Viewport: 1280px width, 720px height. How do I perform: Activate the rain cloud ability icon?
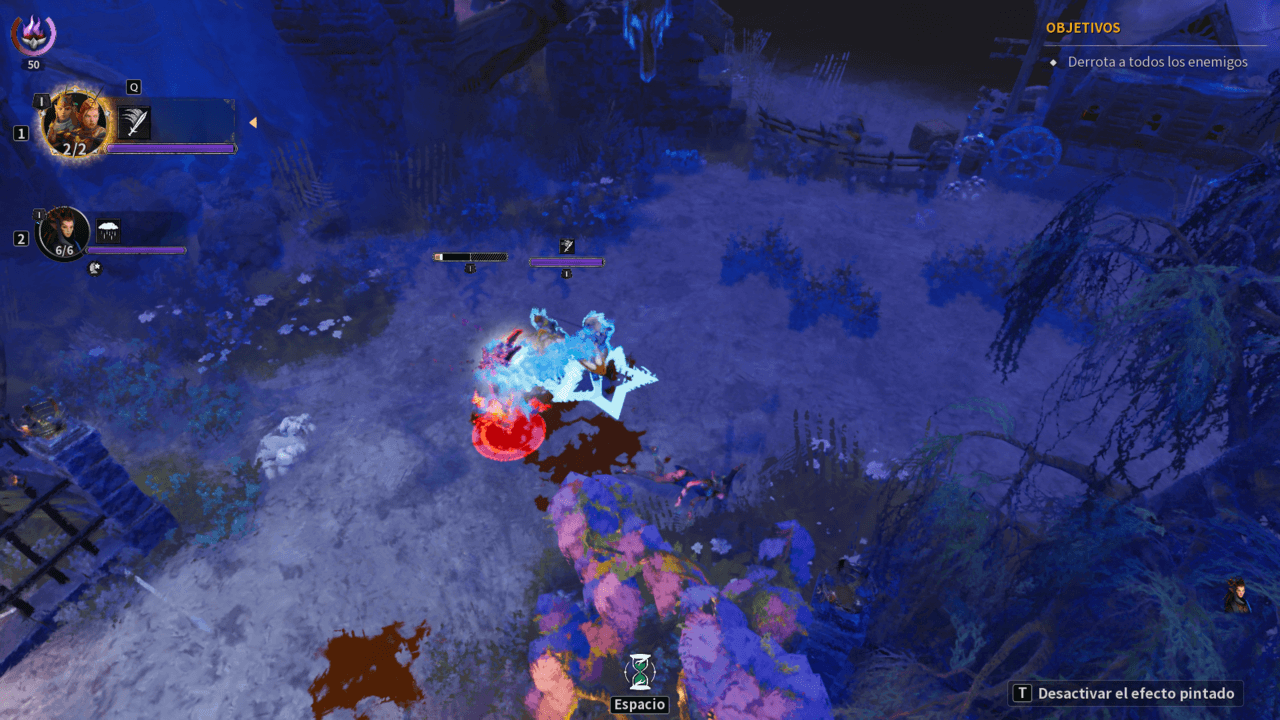point(107,231)
